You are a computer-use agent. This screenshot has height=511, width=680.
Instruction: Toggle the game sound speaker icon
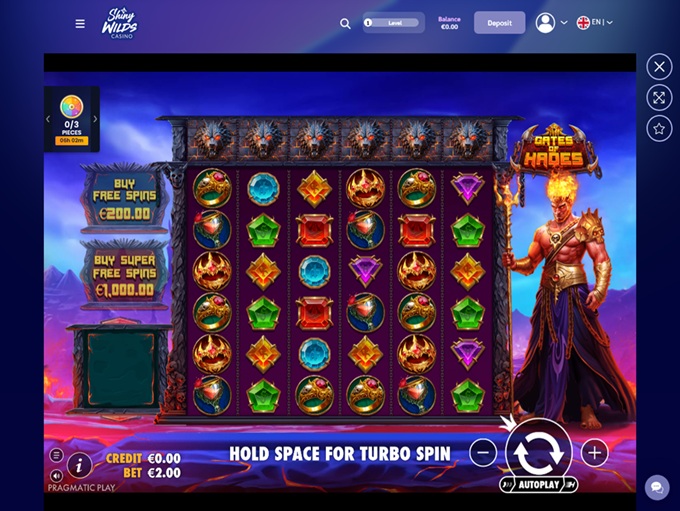[56, 475]
